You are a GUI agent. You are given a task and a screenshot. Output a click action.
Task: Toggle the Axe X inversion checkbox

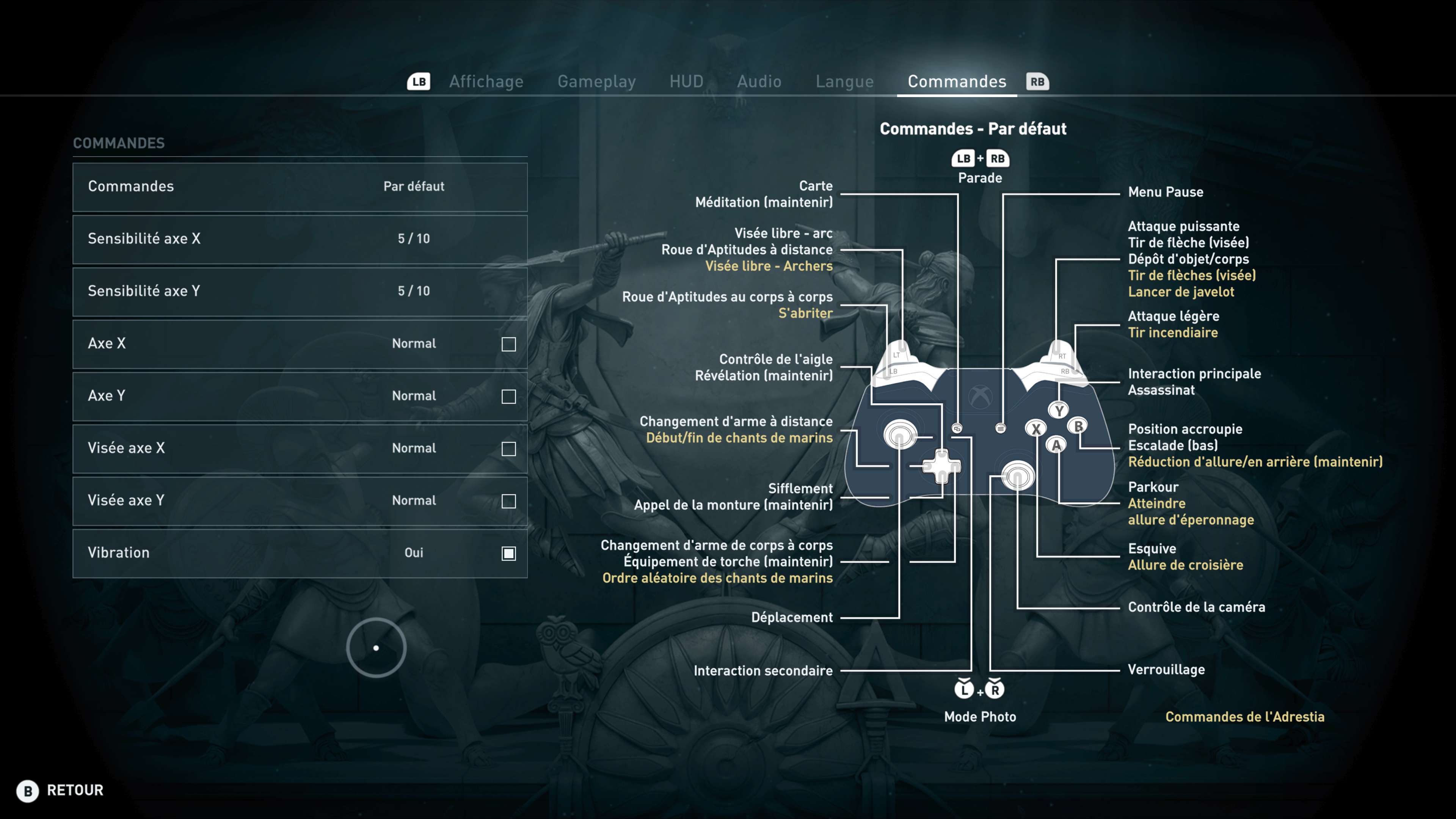pyautogui.click(x=509, y=344)
